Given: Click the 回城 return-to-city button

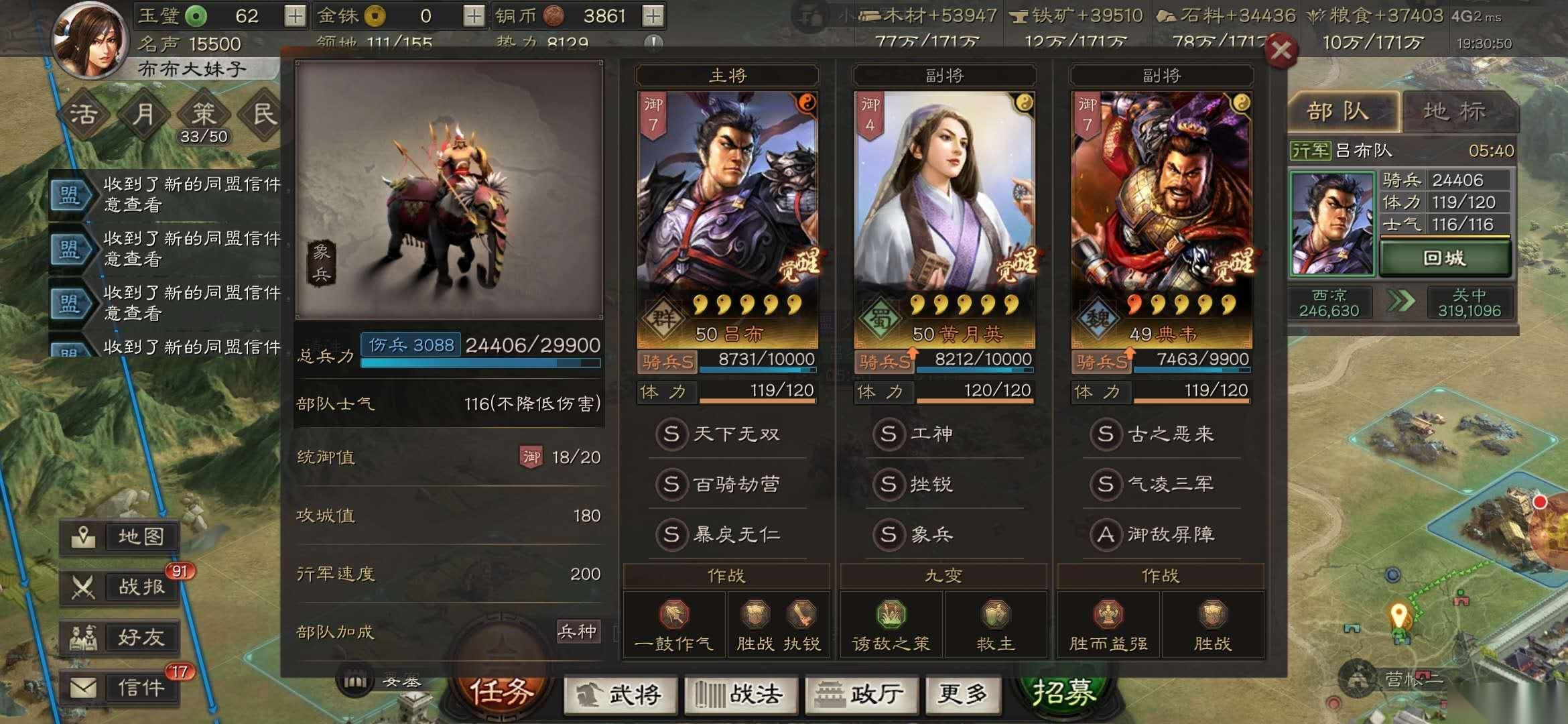Looking at the screenshot, I should [1444, 259].
